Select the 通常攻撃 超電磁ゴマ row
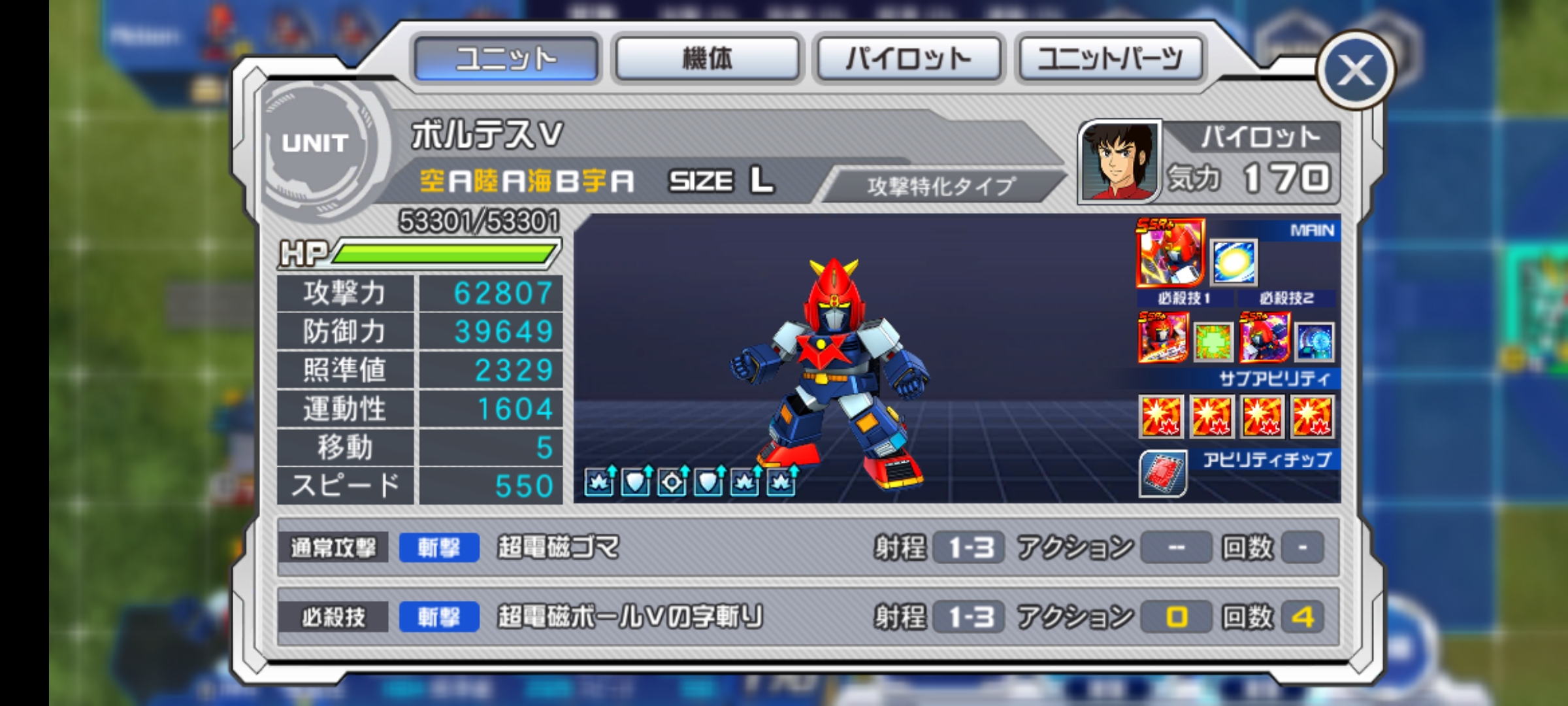This screenshot has height=706, width=1568. (x=808, y=547)
